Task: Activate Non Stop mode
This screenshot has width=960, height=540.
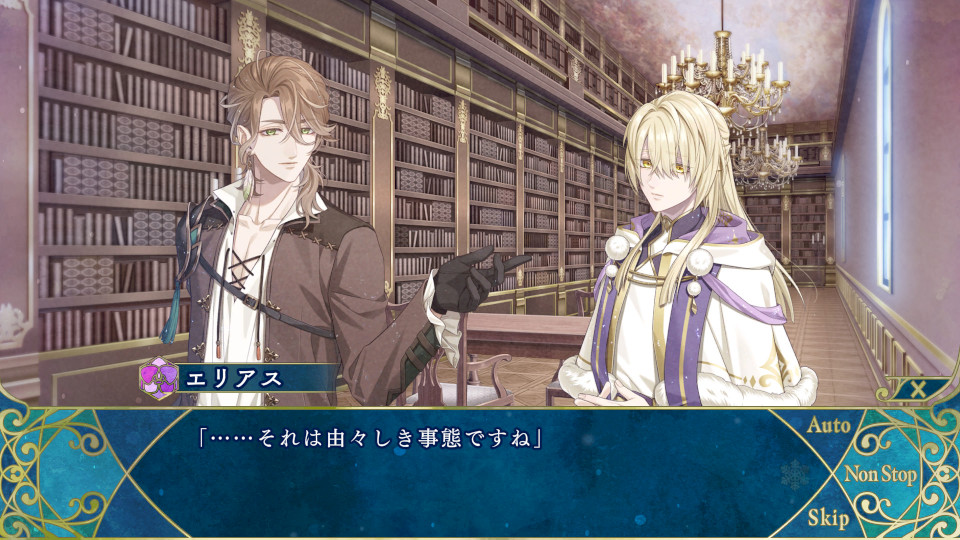Action: pyautogui.click(x=880, y=474)
